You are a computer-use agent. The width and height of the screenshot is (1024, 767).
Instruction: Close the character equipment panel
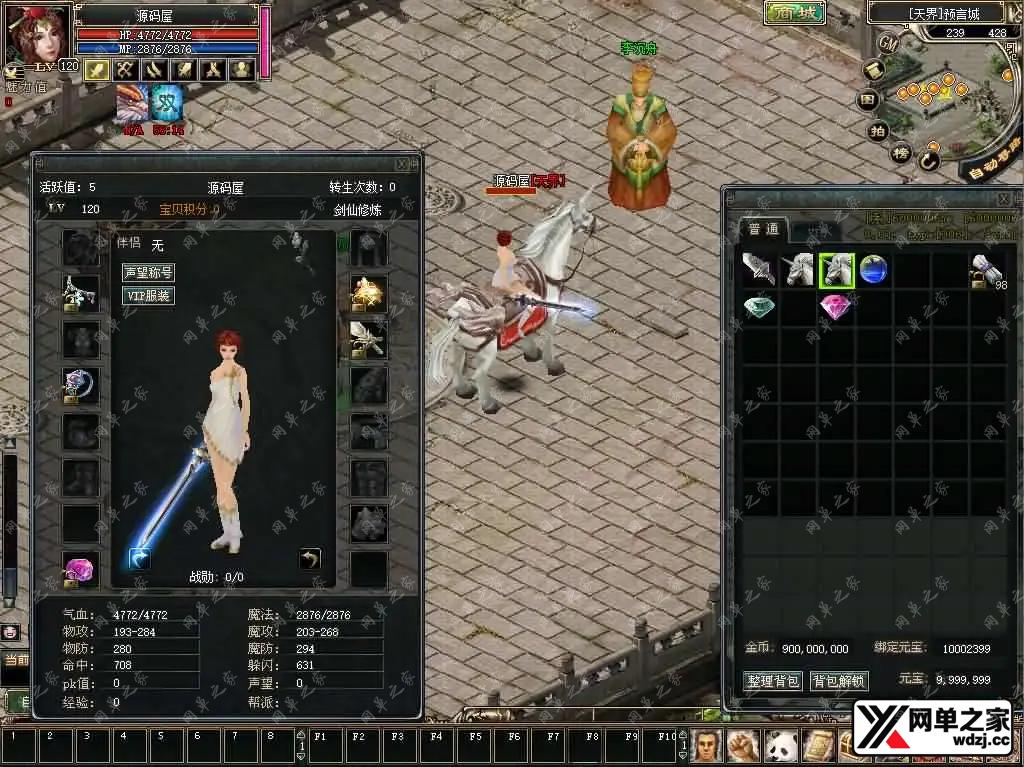(402, 164)
